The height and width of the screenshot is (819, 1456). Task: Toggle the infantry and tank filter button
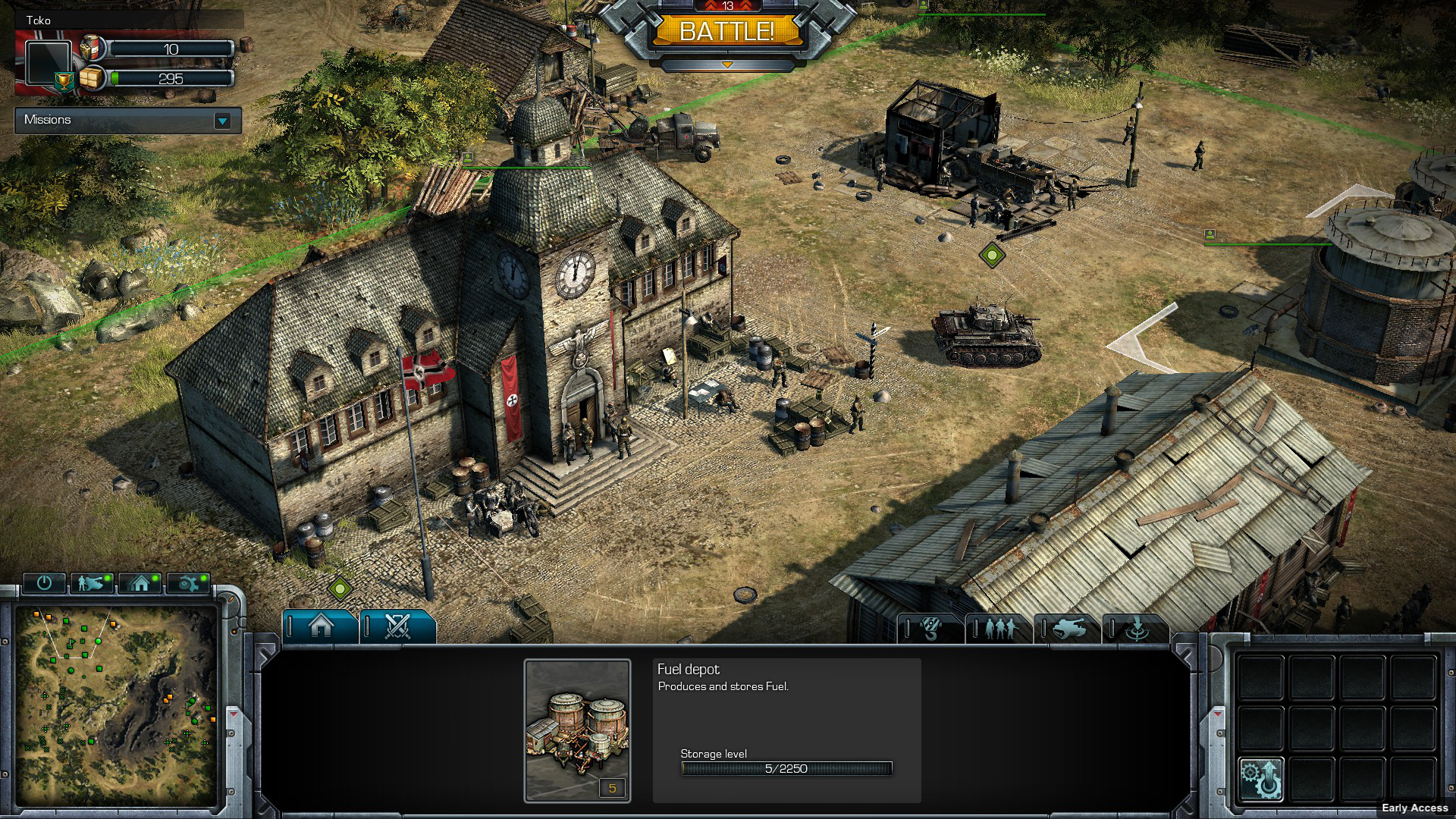pos(92,583)
